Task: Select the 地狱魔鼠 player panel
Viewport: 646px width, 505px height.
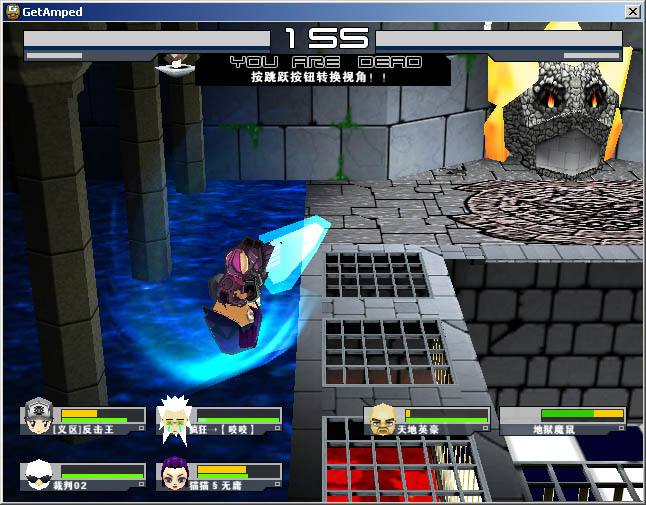Action: click(x=564, y=421)
